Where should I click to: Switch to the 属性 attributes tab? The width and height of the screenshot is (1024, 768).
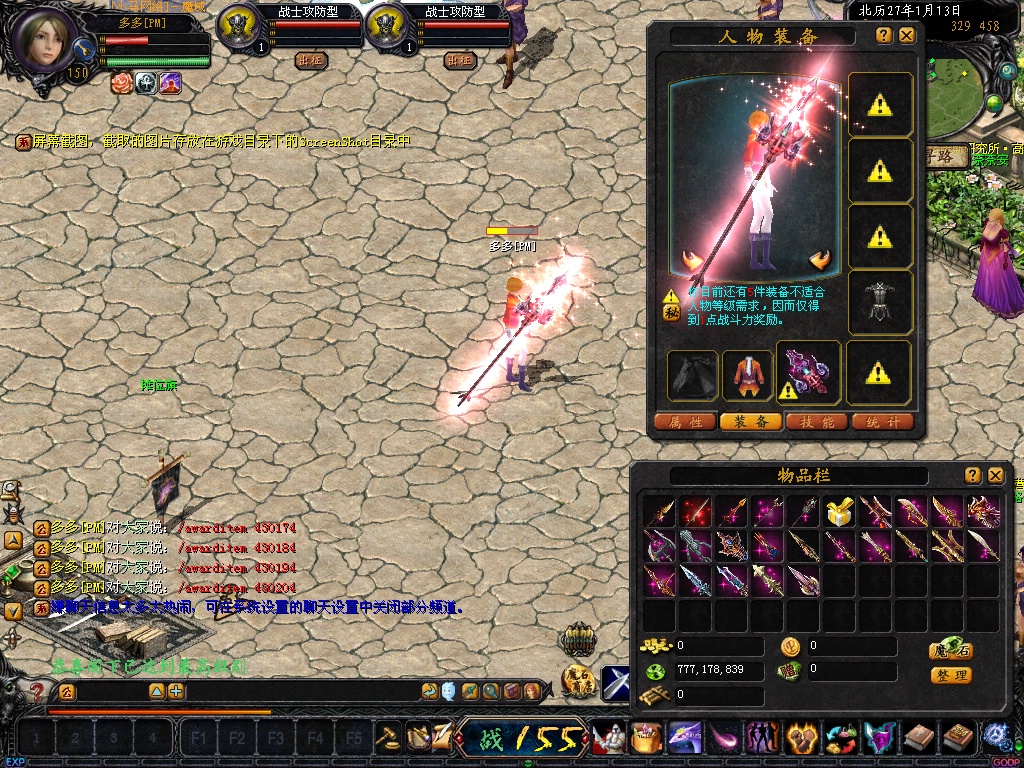[x=685, y=422]
